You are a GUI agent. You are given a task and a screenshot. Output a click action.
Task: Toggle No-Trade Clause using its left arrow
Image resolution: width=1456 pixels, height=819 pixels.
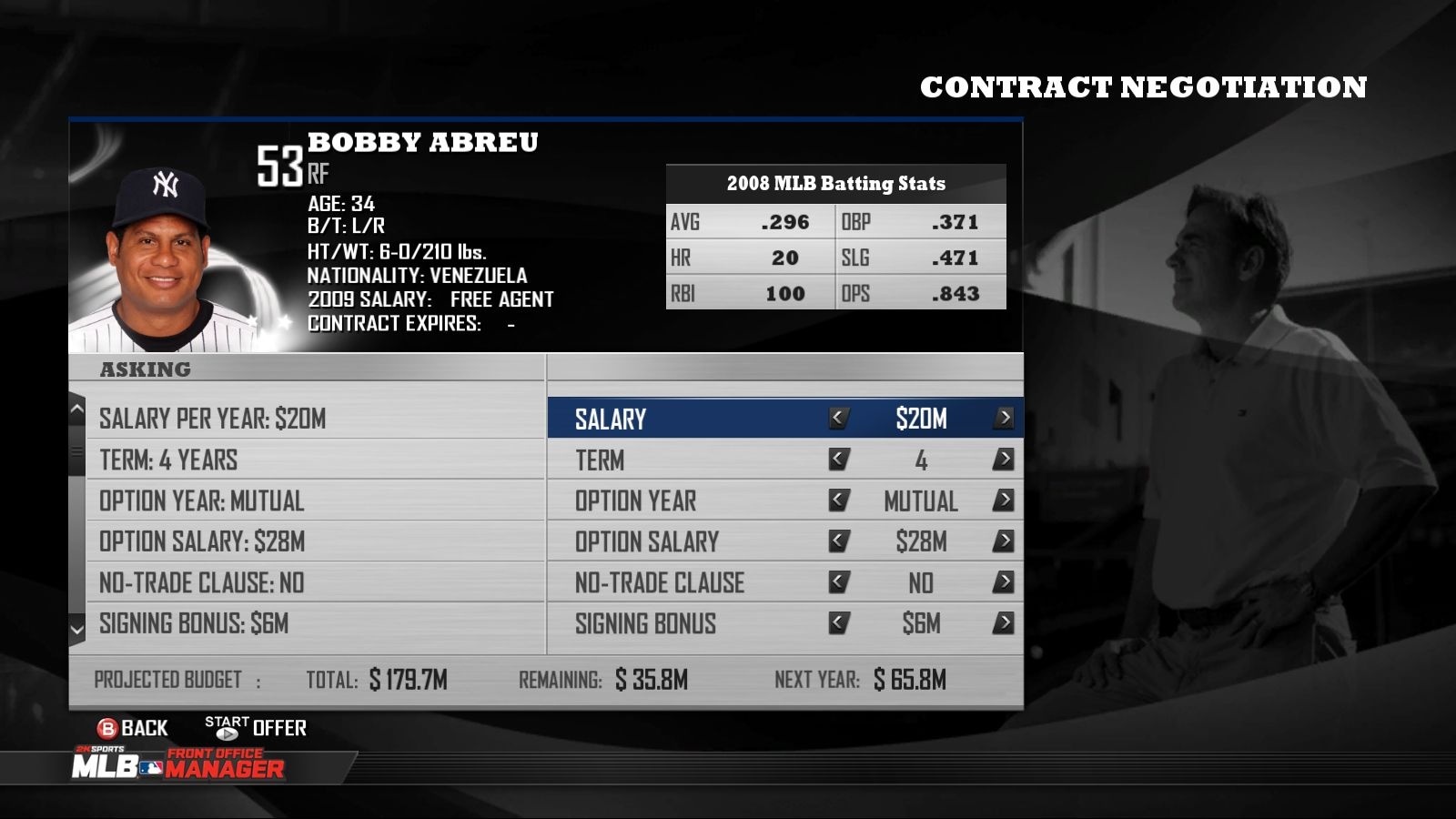pos(838,582)
